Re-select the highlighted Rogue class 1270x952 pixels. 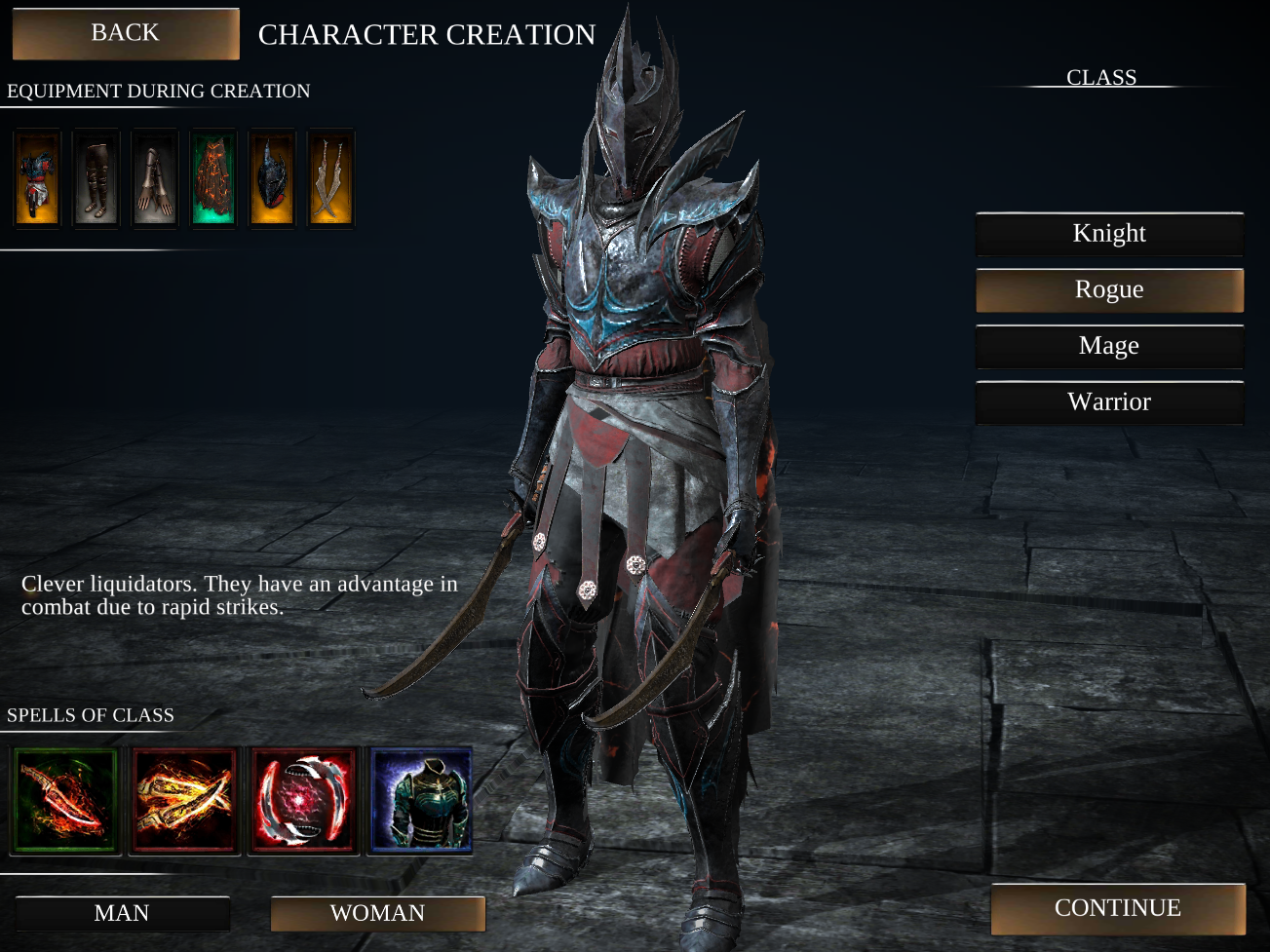point(1109,288)
